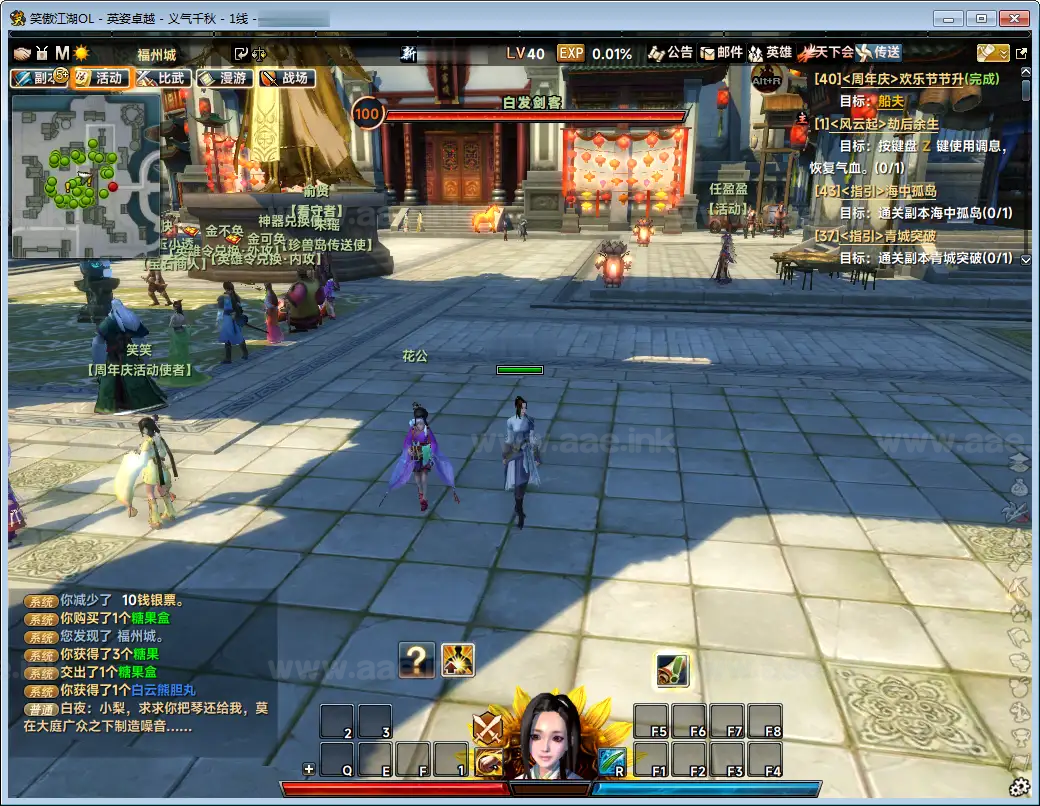
Task: Check the 邮件 mailbox
Action: [x=721, y=53]
